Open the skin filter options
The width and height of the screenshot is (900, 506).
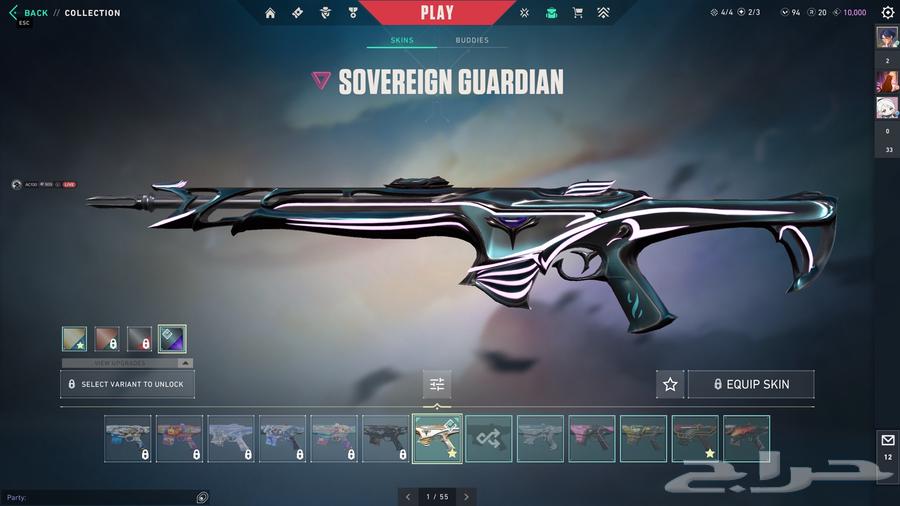[437, 384]
